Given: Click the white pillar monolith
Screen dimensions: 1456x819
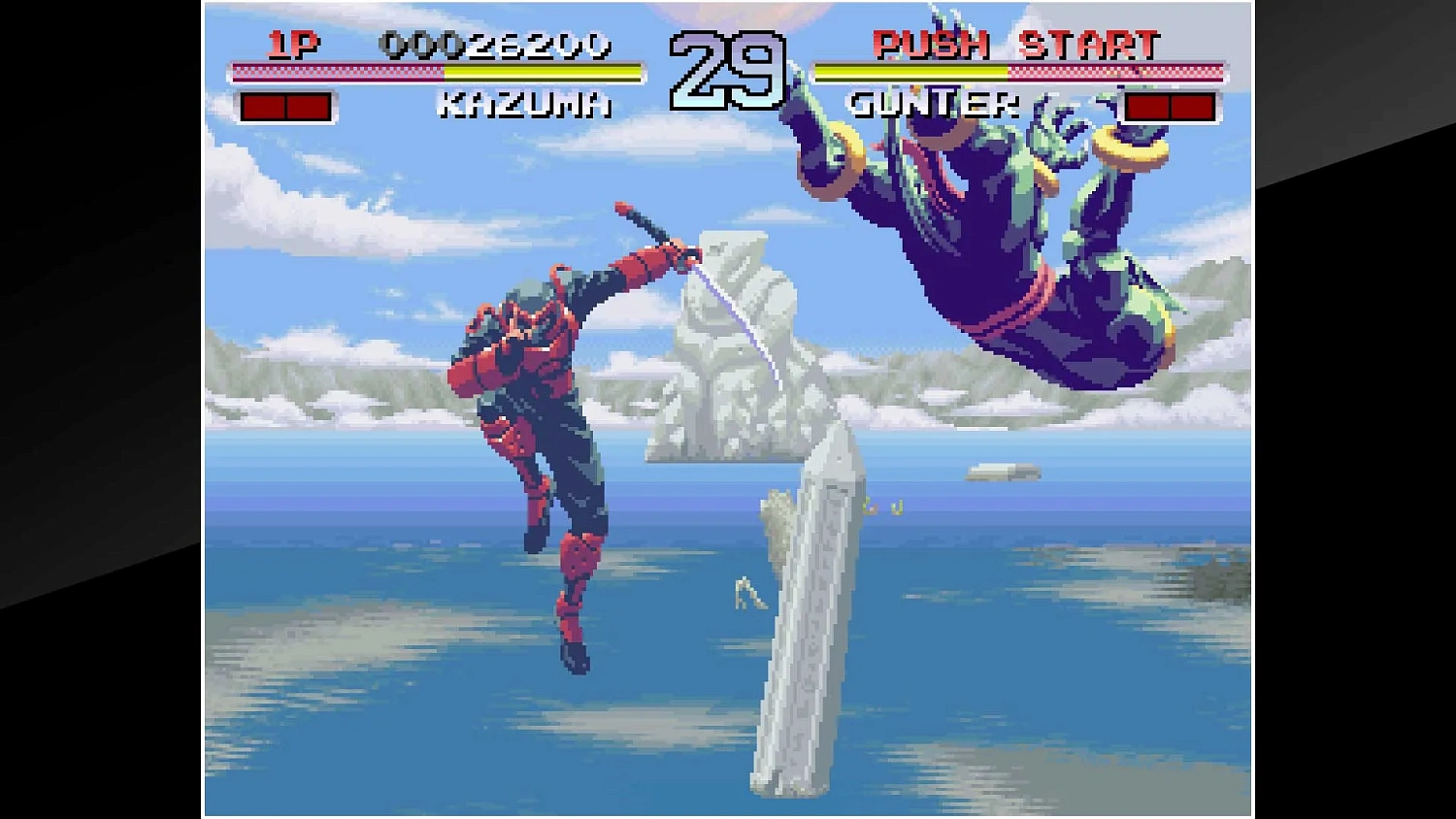Looking at the screenshot, I should coord(811,602).
